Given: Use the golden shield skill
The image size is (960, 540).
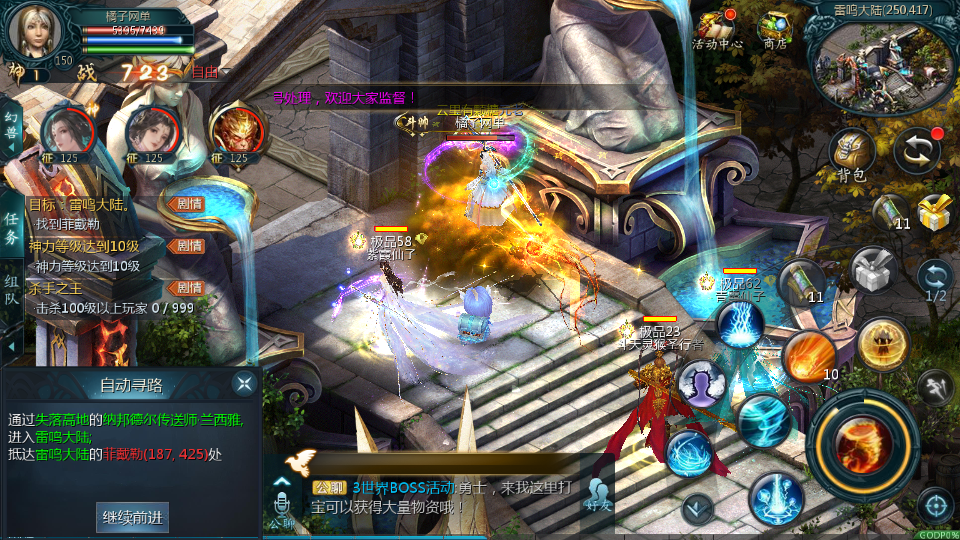Looking at the screenshot, I should [x=883, y=343].
